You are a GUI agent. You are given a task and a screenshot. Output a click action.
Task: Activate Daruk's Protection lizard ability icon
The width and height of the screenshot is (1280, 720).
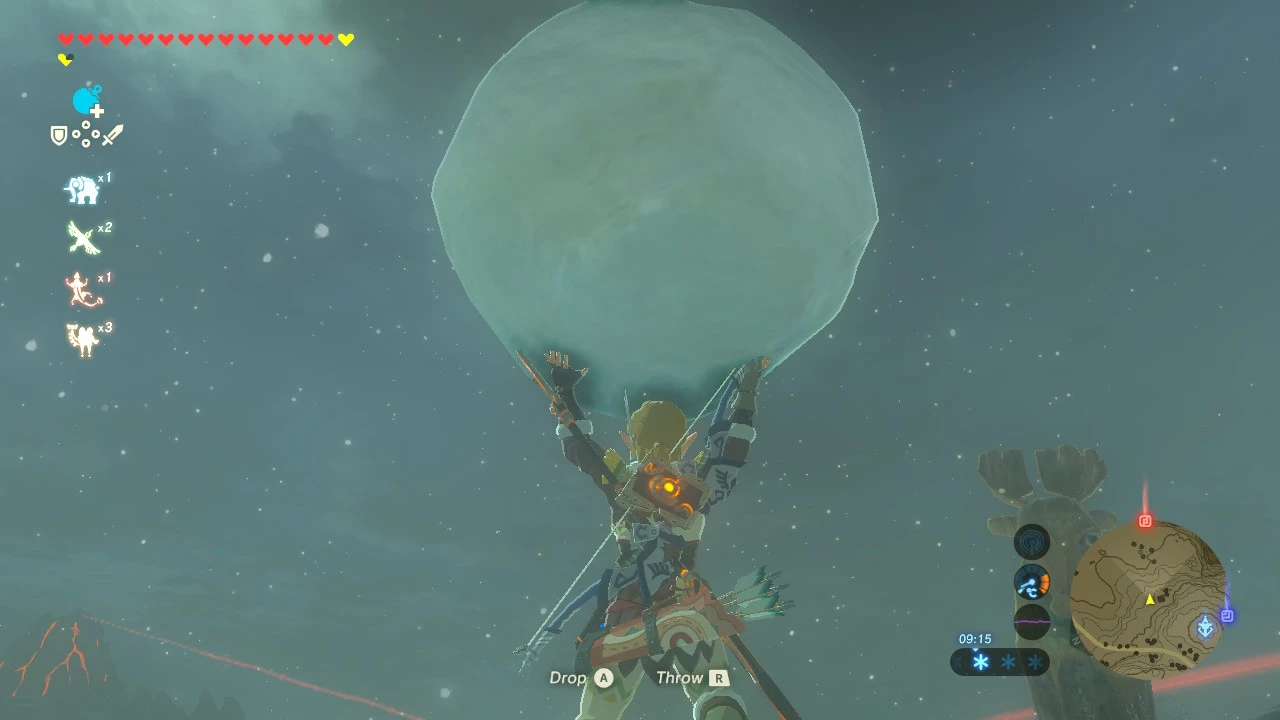tap(82, 289)
